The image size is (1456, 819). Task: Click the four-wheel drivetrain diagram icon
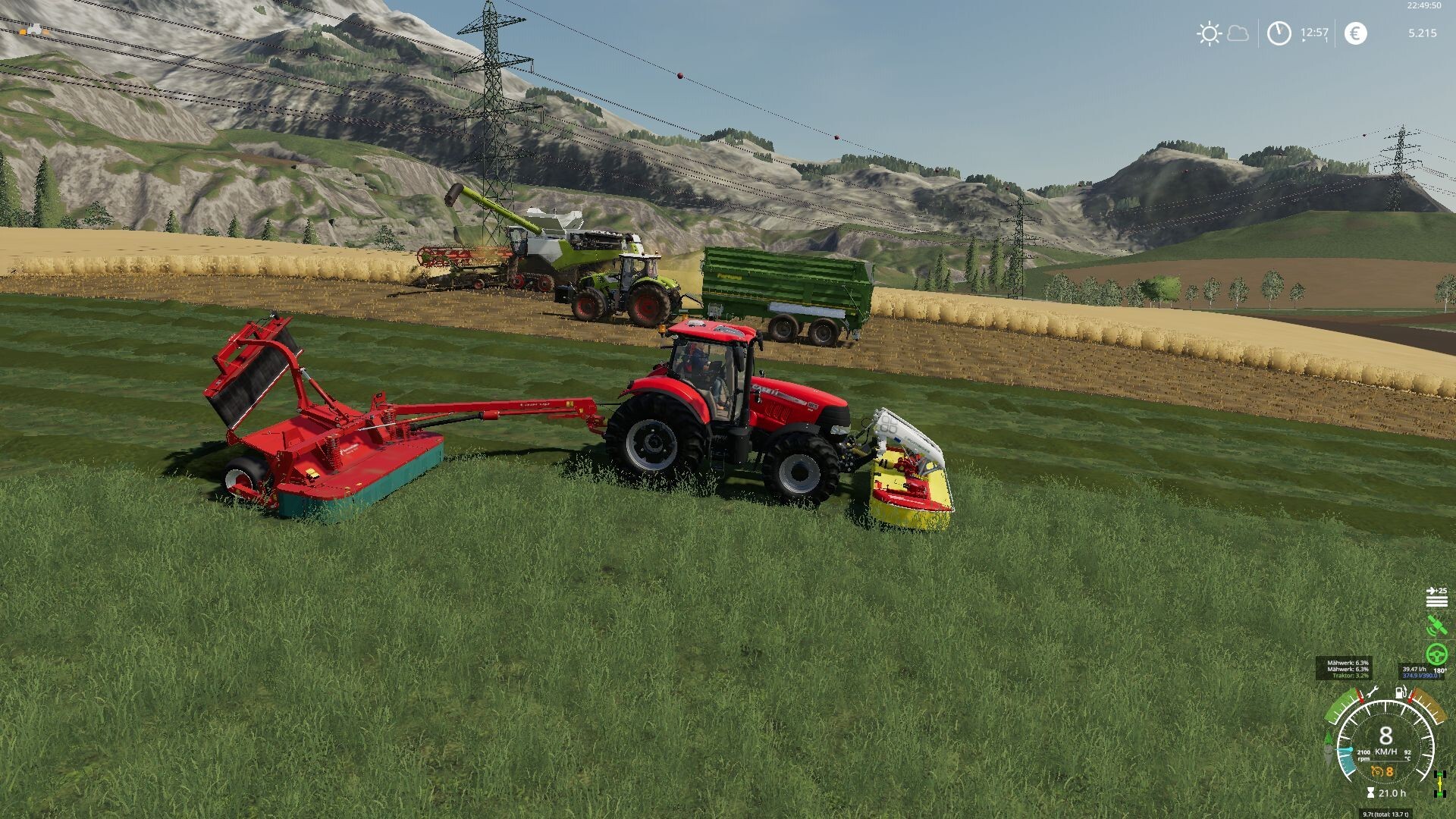(x=1439, y=783)
